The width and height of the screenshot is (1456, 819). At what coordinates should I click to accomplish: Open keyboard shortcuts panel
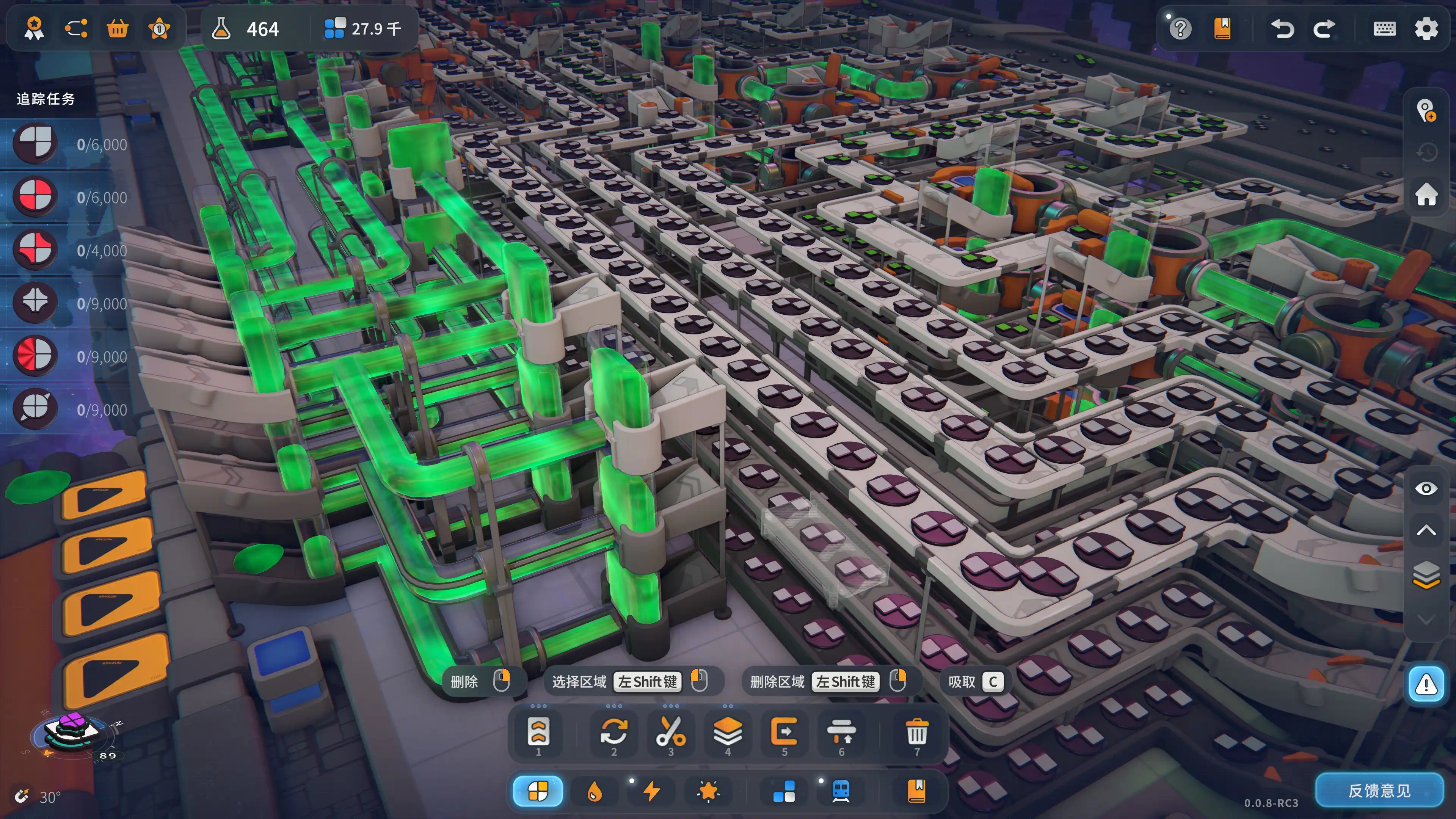click(x=1384, y=28)
